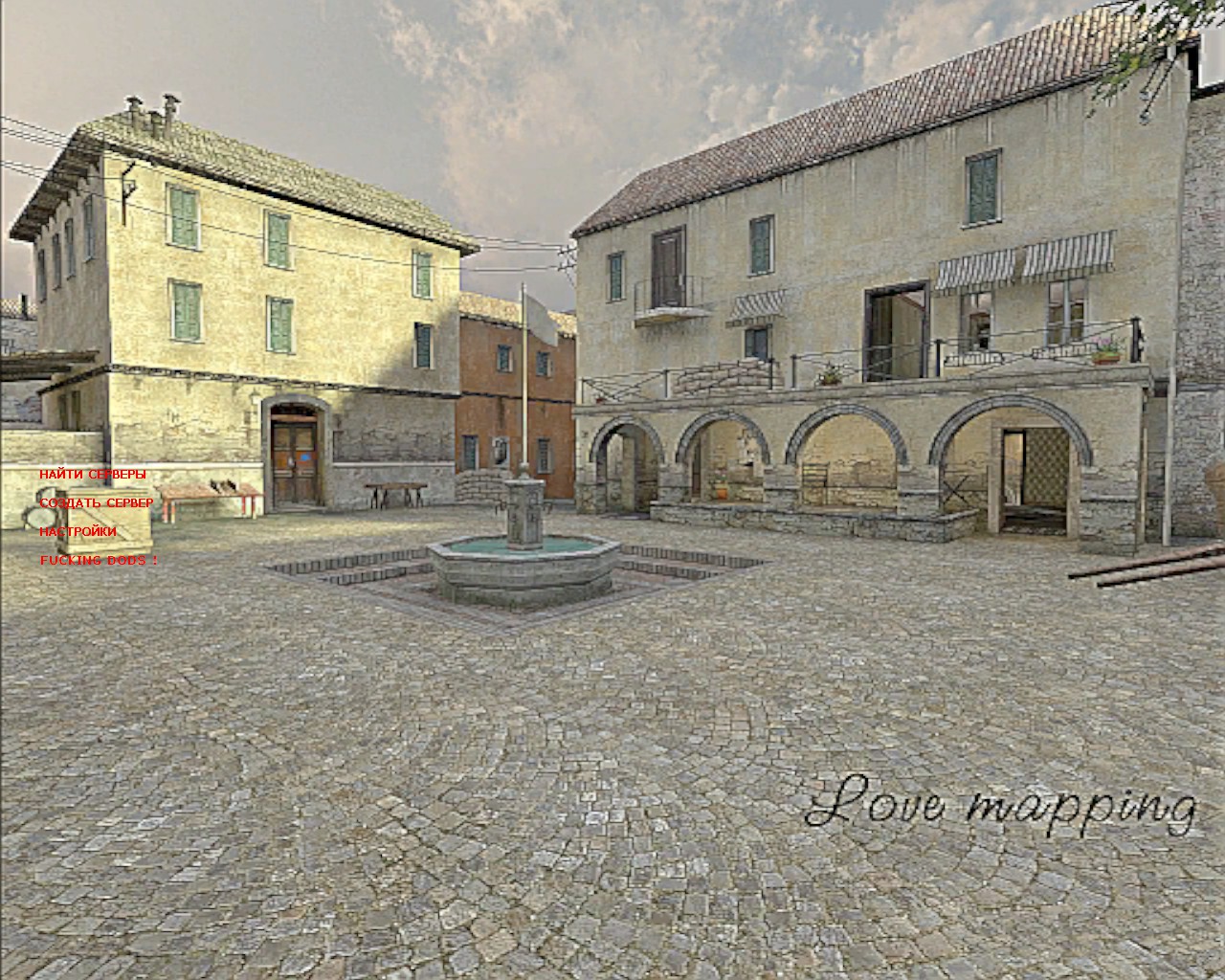Open the НАСТРОЙКИ settings menu
Screen dimensions: 1225x980
coord(78,531)
